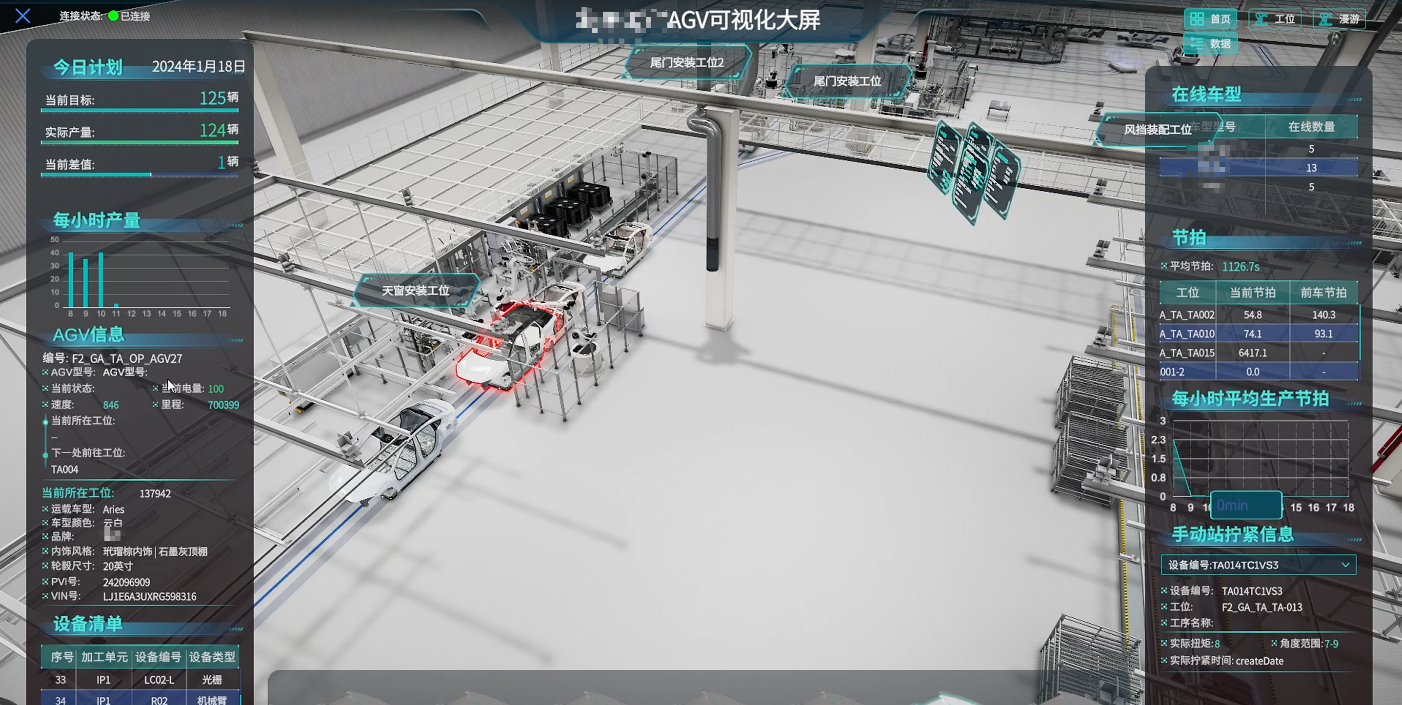Activate the 漫游 roaming mode

[1339, 19]
